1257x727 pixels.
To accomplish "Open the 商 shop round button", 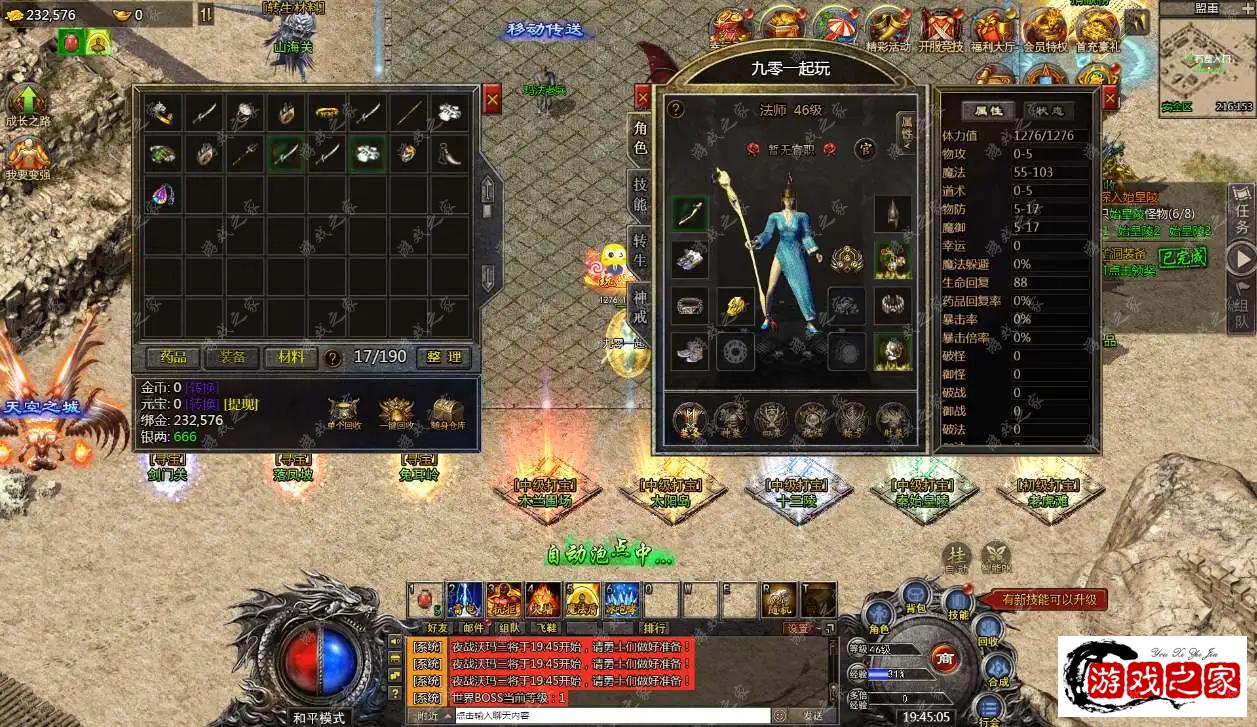I will 943,657.
